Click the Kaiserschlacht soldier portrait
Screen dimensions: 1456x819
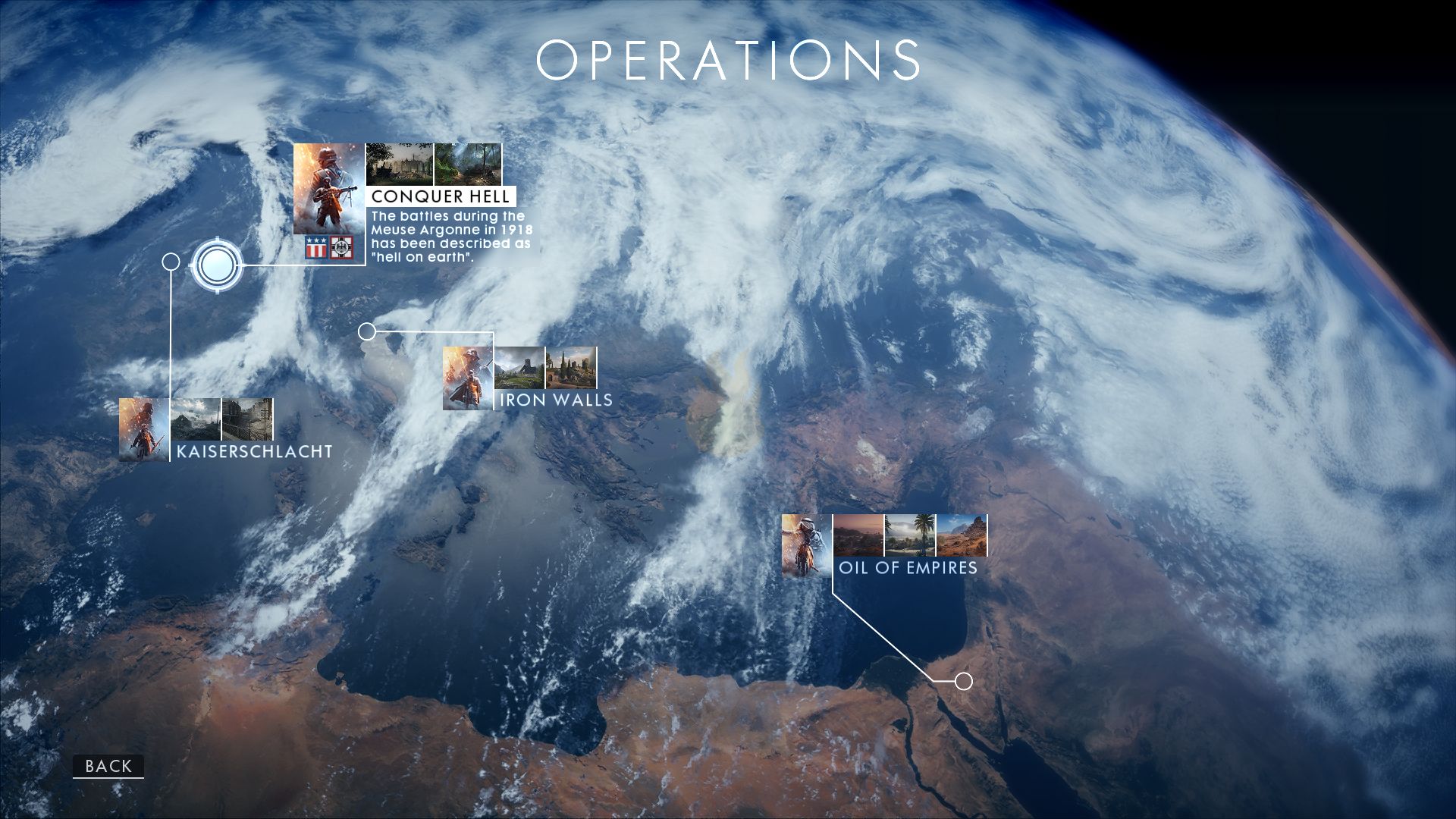[144, 429]
